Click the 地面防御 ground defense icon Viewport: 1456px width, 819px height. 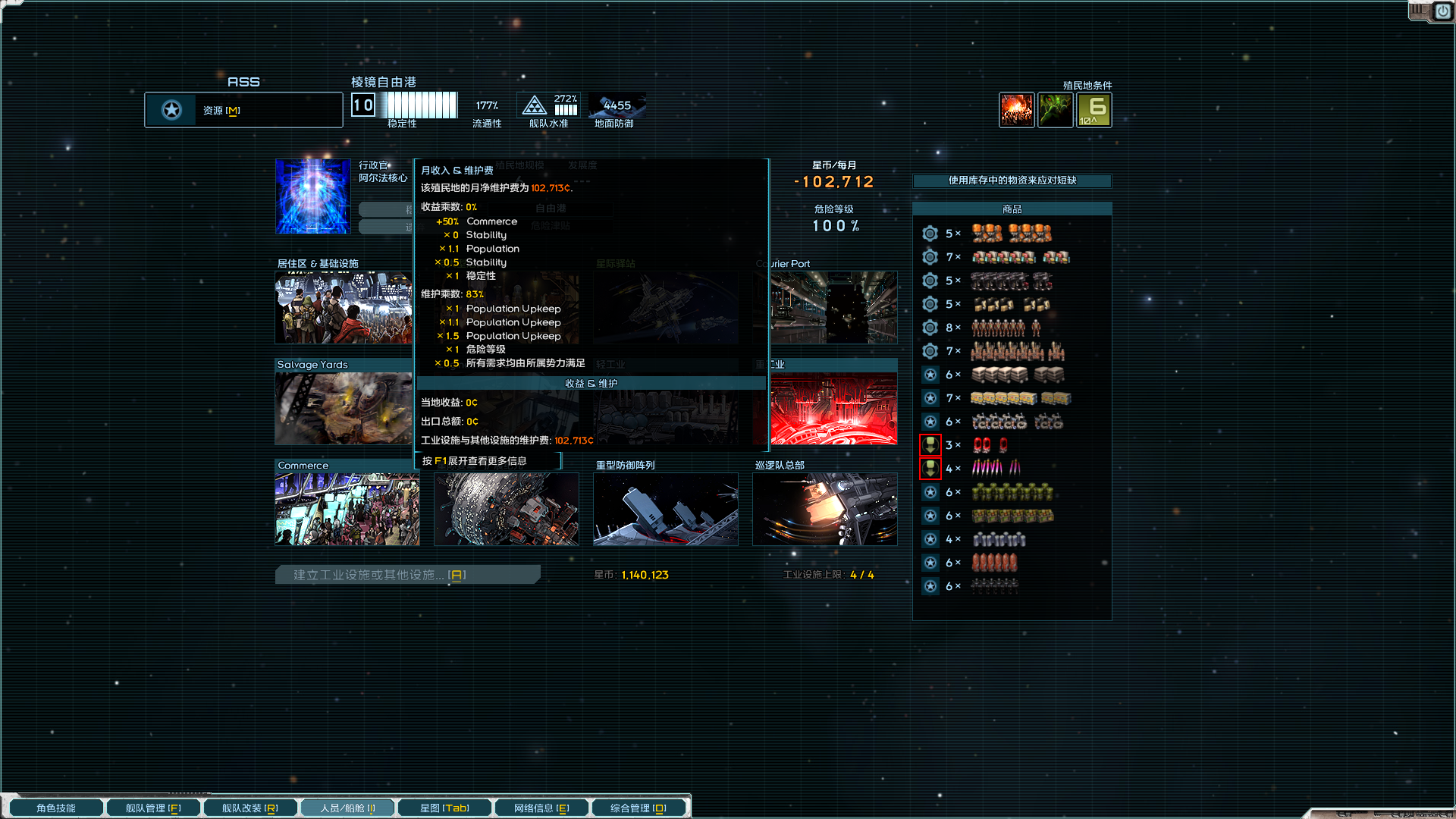coord(617,106)
